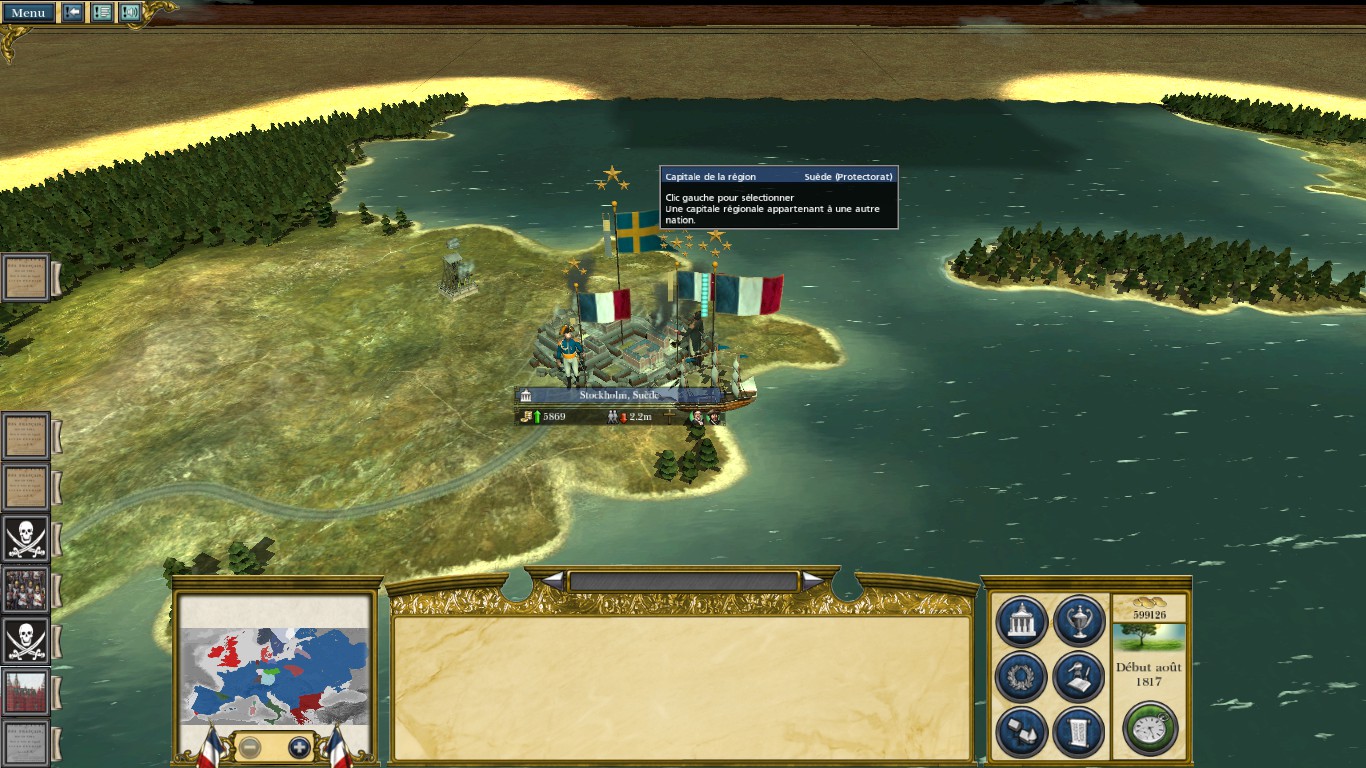1366x768 pixels.
Task: Click the right arrow above the info panel
Action: [x=813, y=580]
